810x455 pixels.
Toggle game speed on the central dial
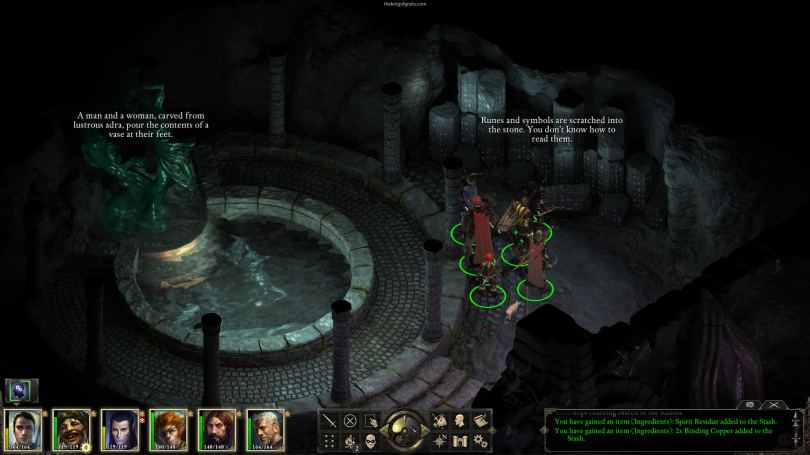tap(405, 430)
